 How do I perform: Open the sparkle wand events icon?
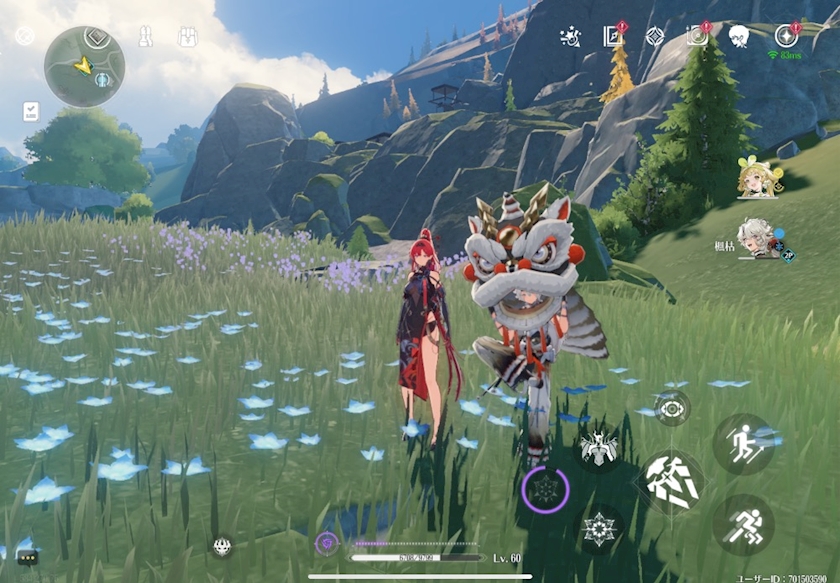pos(570,37)
